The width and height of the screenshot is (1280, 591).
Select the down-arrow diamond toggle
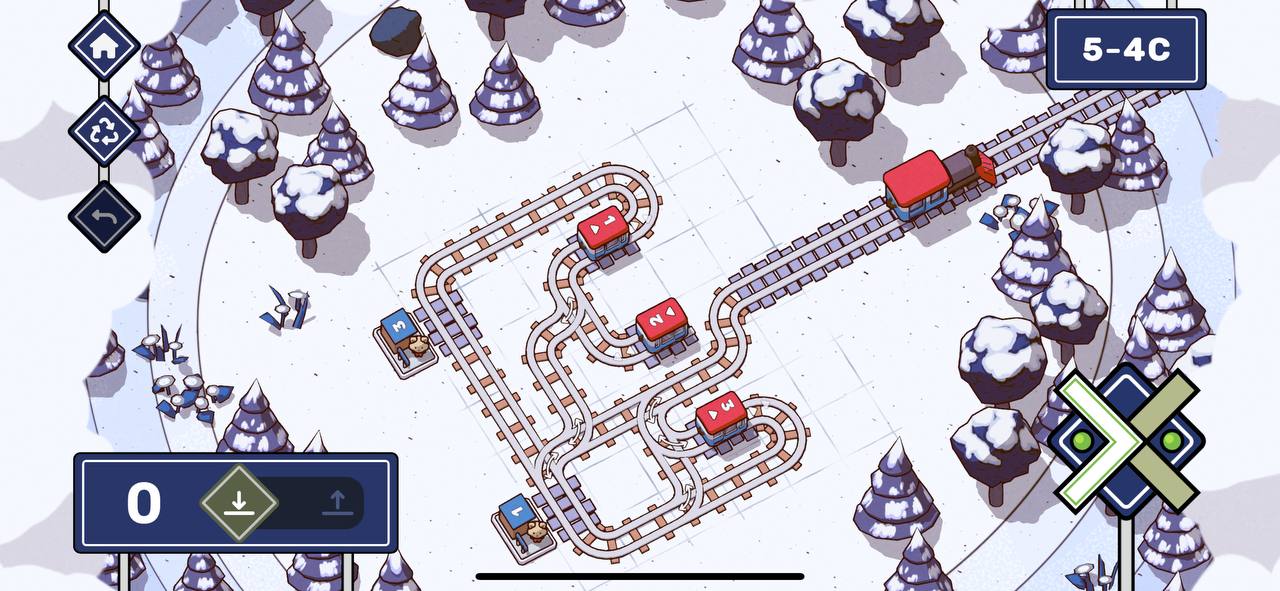pyautogui.click(x=238, y=502)
